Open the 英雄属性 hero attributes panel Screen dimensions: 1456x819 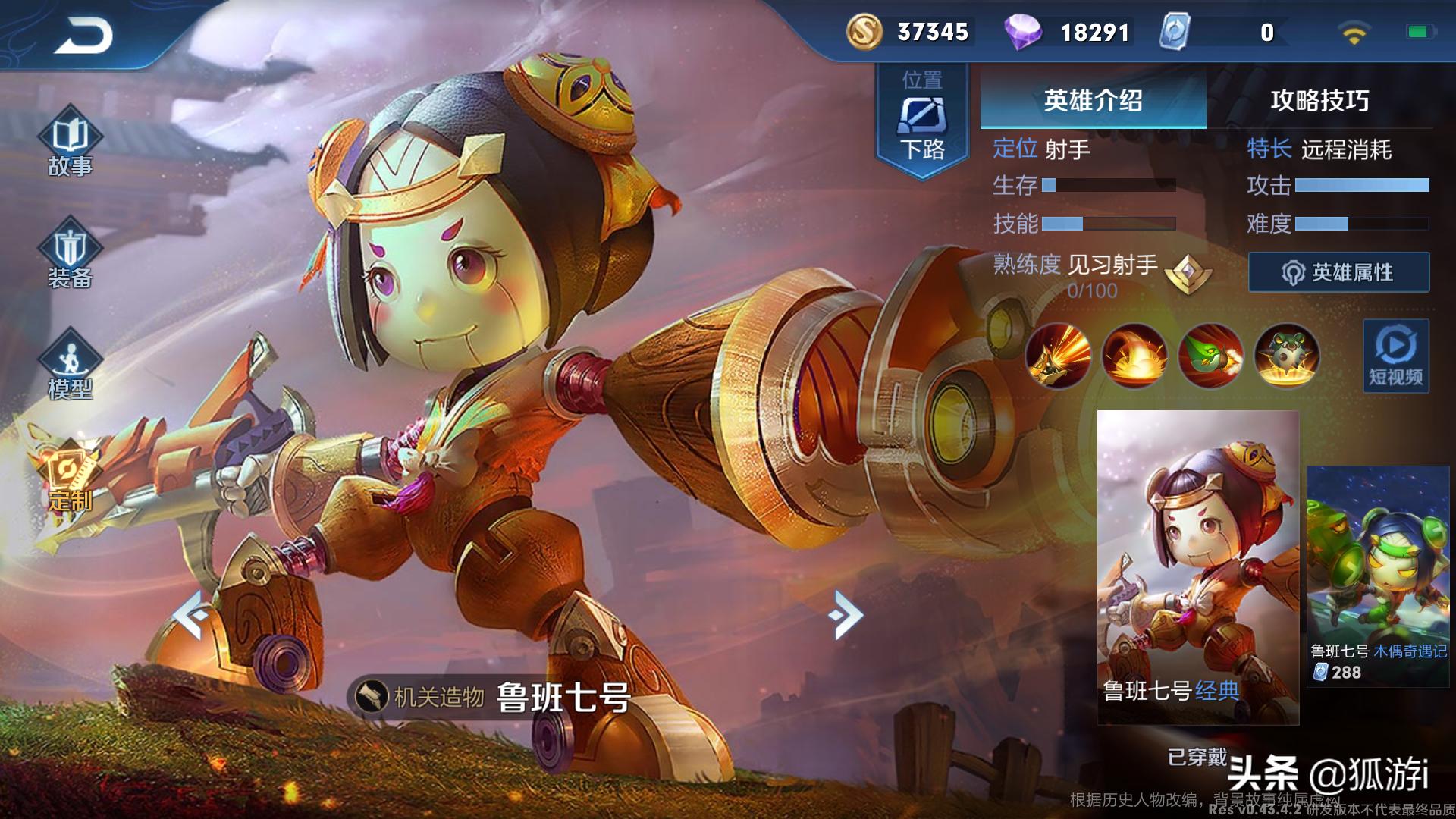pos(1338,272)
